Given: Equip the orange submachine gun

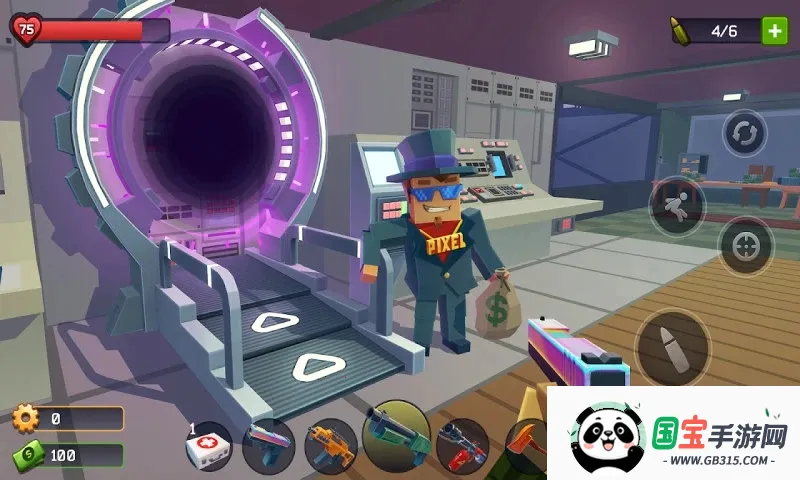Looking at the screenshot, I should tap(330, 445).
